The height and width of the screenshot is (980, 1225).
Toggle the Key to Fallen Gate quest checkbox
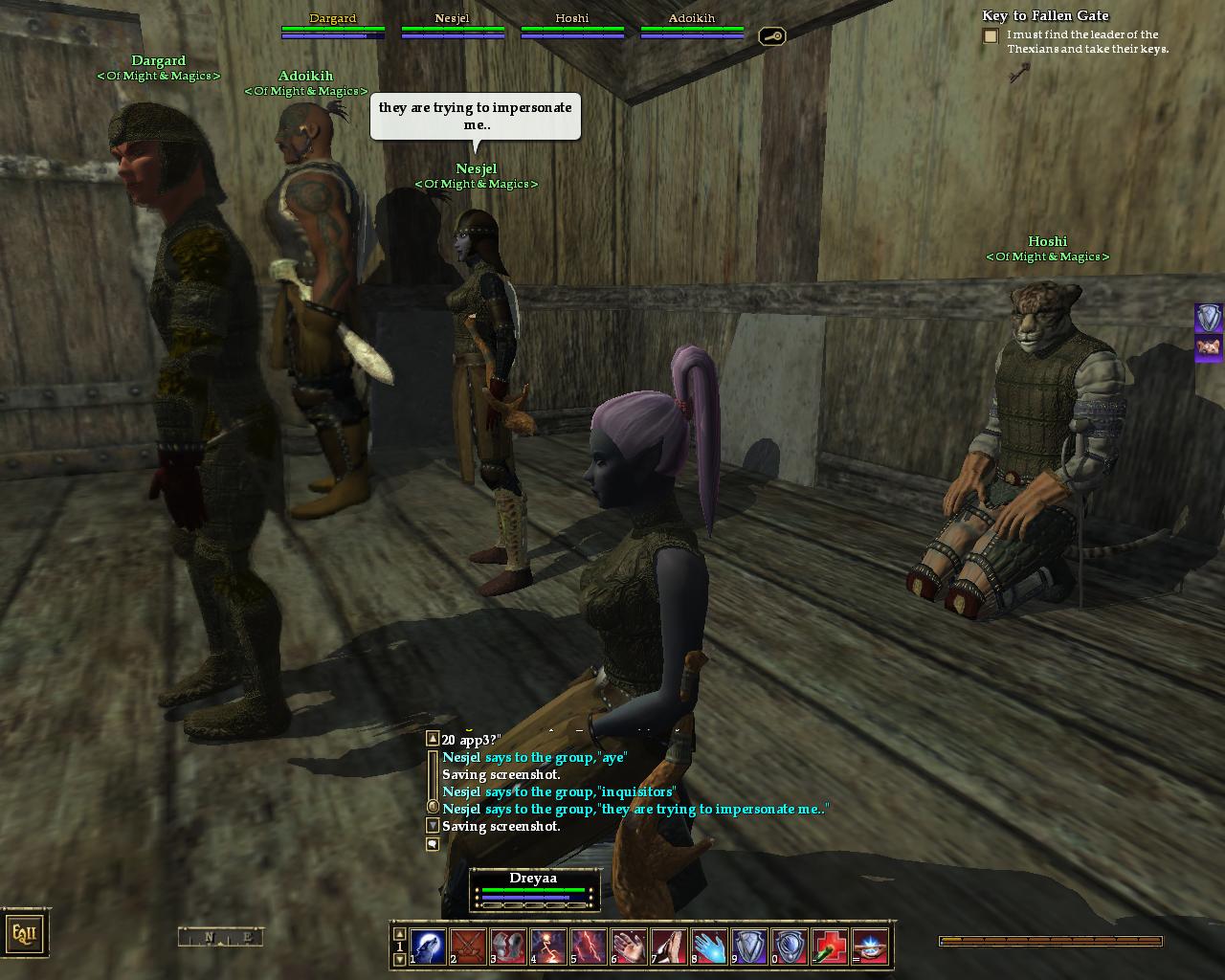click(991, 36)
